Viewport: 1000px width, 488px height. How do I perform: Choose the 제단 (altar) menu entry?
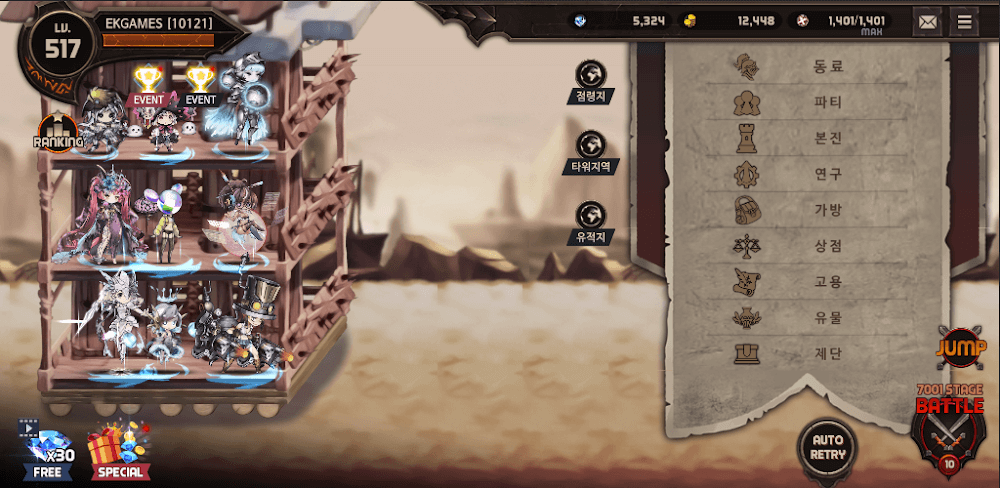[790, 354]
